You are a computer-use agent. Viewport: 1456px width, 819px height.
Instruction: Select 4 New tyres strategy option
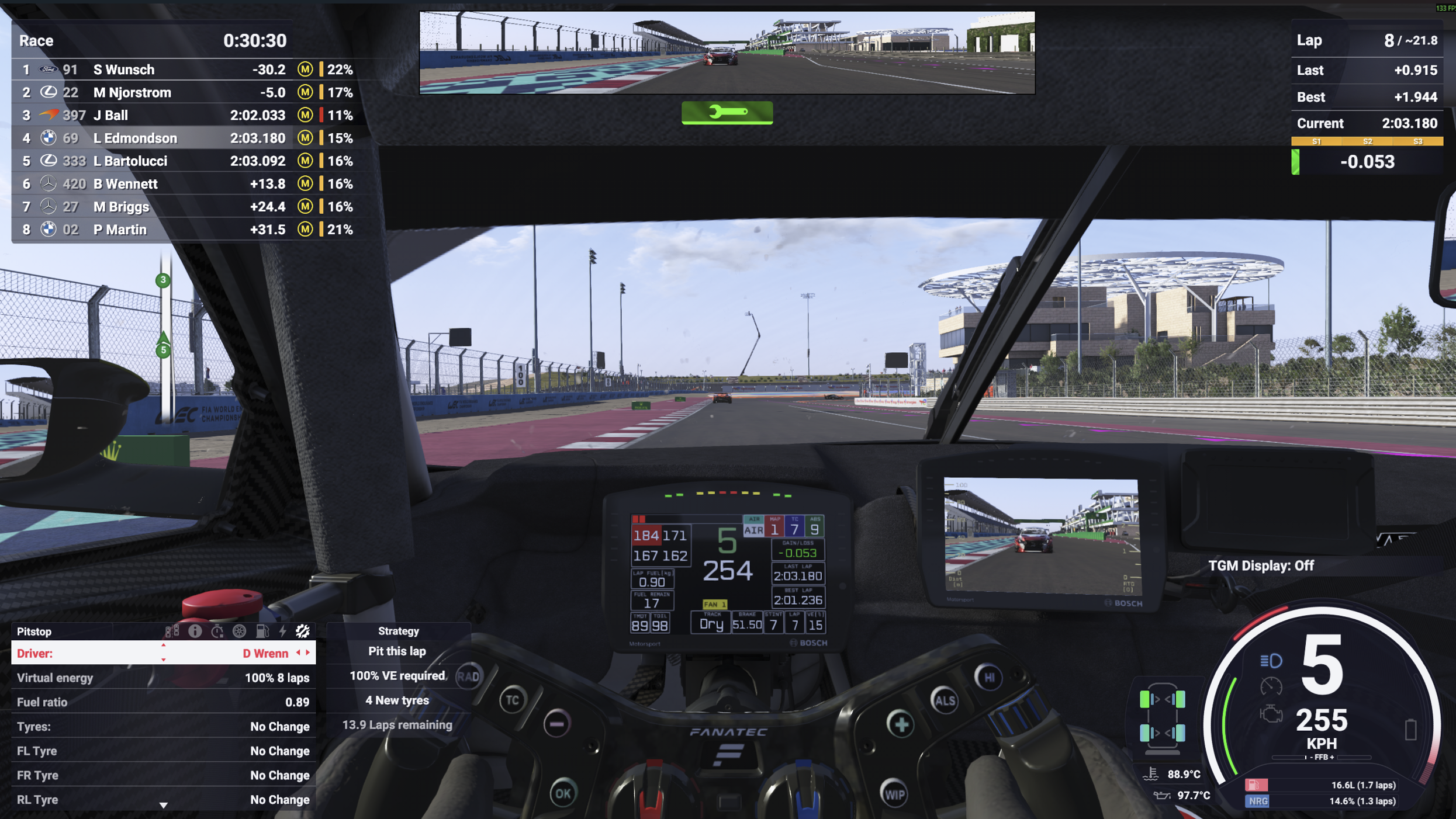pos(396,700)
